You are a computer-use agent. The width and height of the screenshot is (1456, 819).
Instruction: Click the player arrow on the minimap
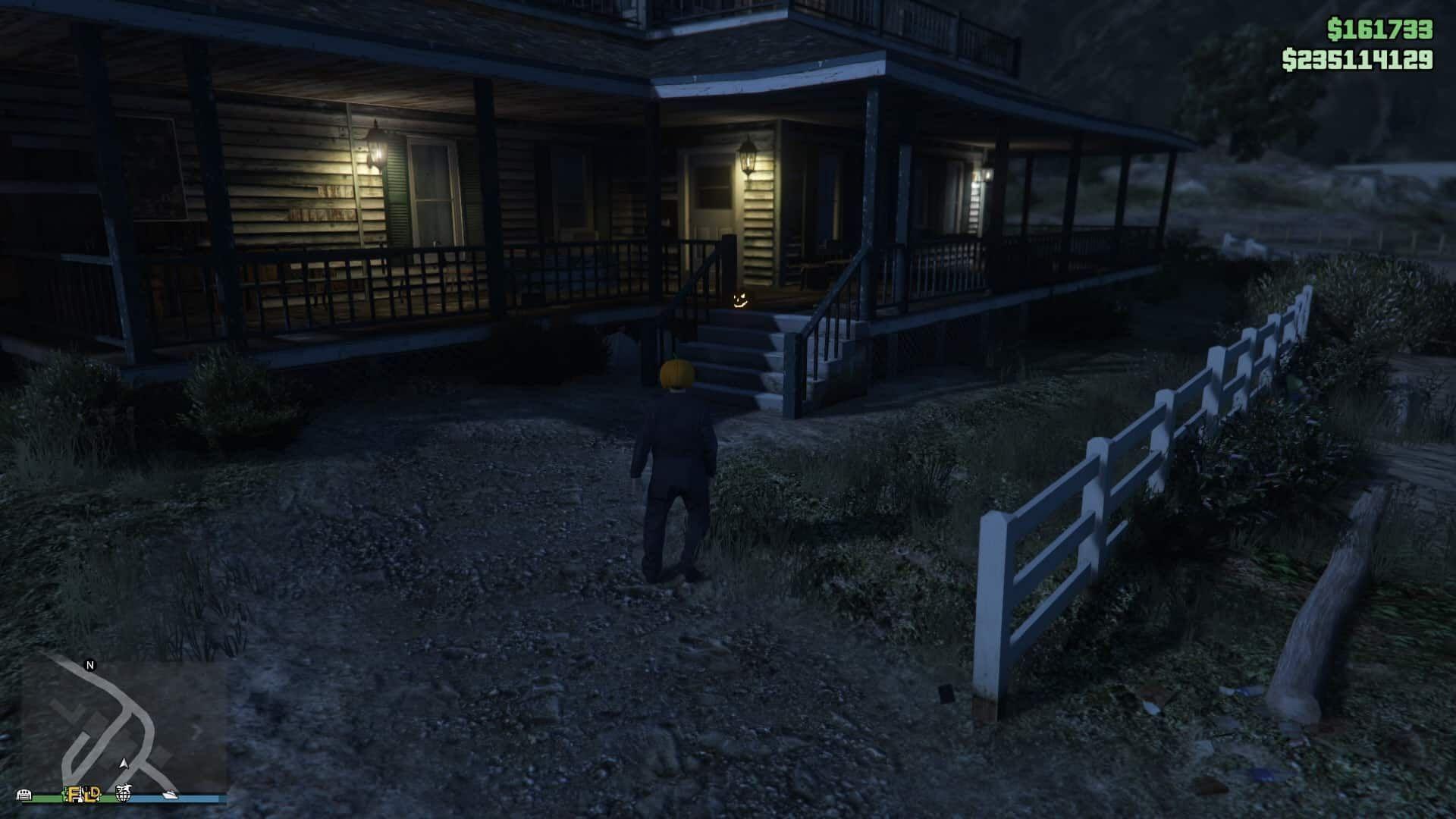pos(124,763)
